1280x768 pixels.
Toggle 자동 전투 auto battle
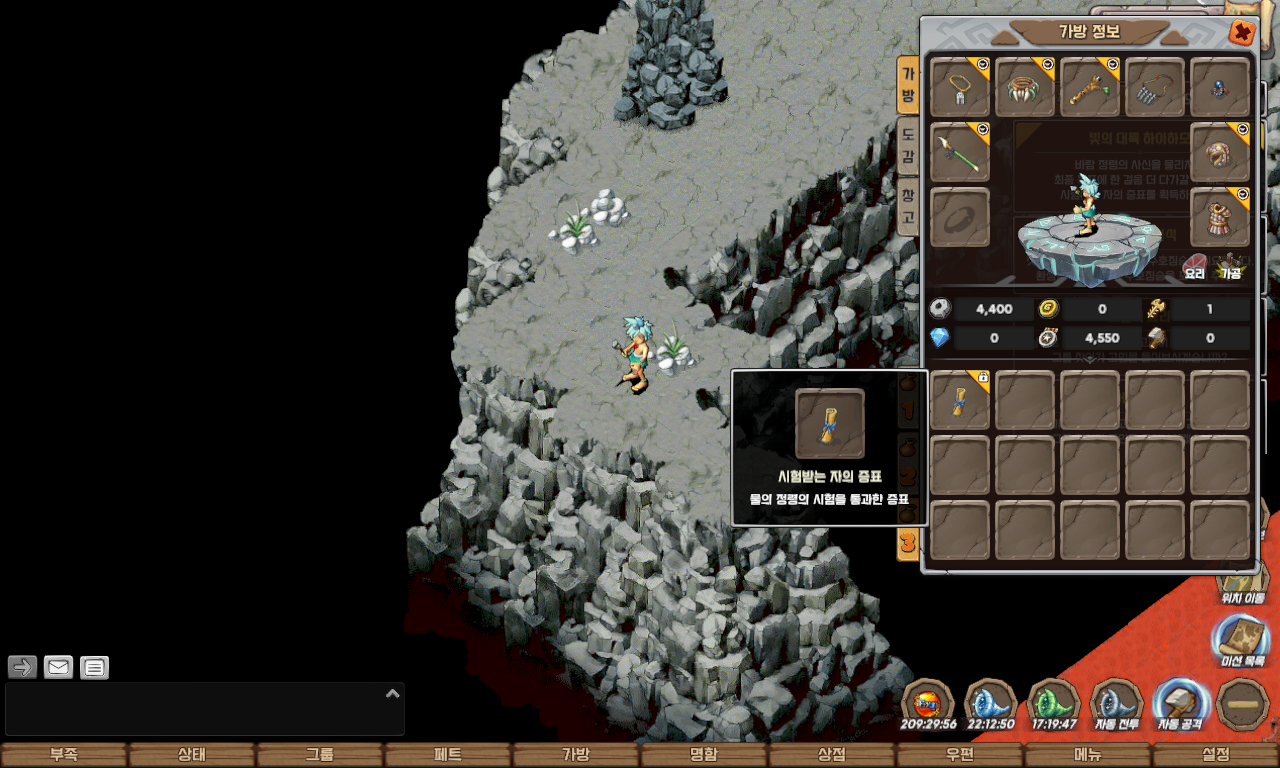click(1118, 704)
